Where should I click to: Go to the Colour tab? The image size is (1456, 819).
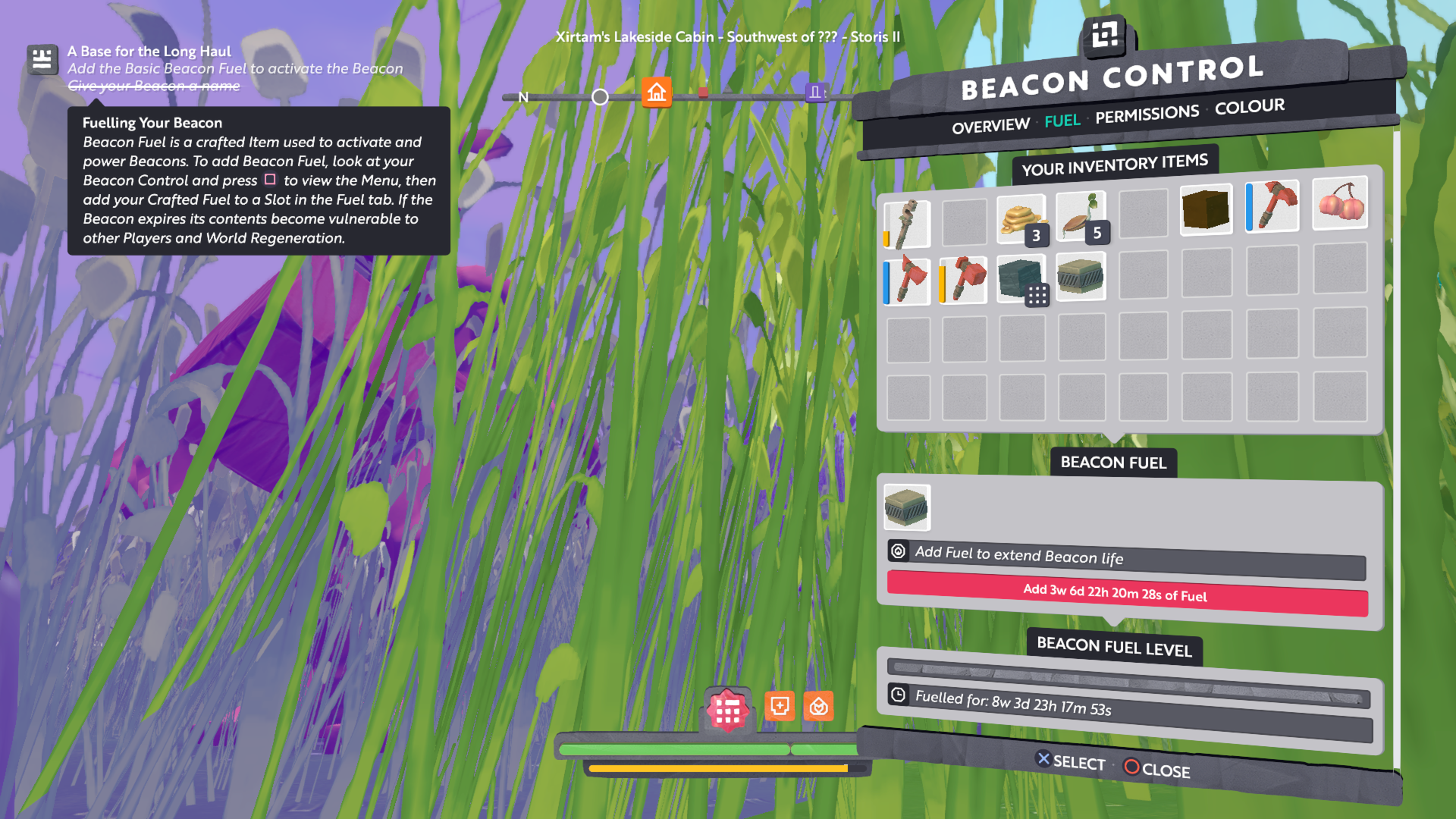click(x=1249, y=107)
